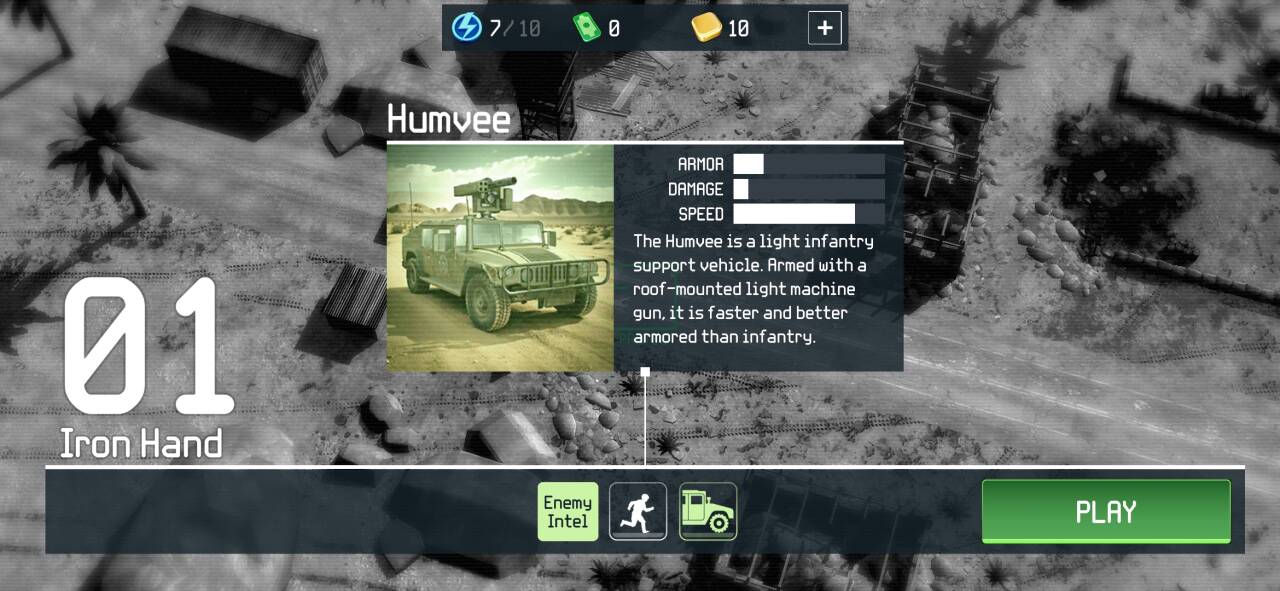Click the Humvee preview picture
This screenshot has width=1280, height=591.
(x=500, y=258)
